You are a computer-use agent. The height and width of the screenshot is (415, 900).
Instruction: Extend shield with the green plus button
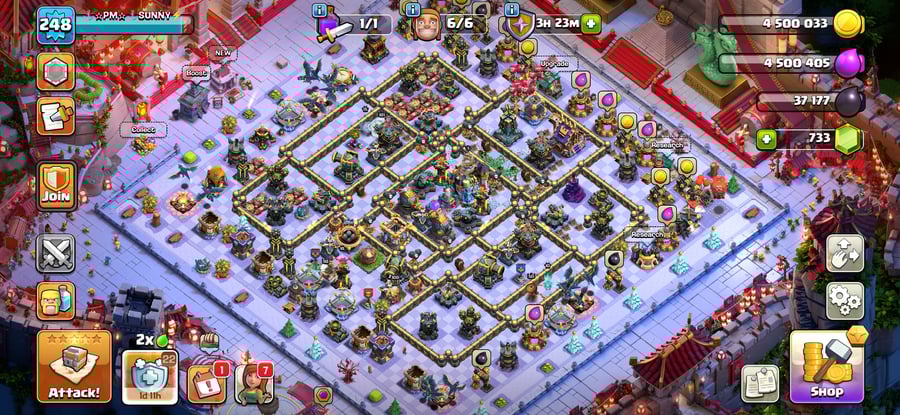click(x=591, y=24)
